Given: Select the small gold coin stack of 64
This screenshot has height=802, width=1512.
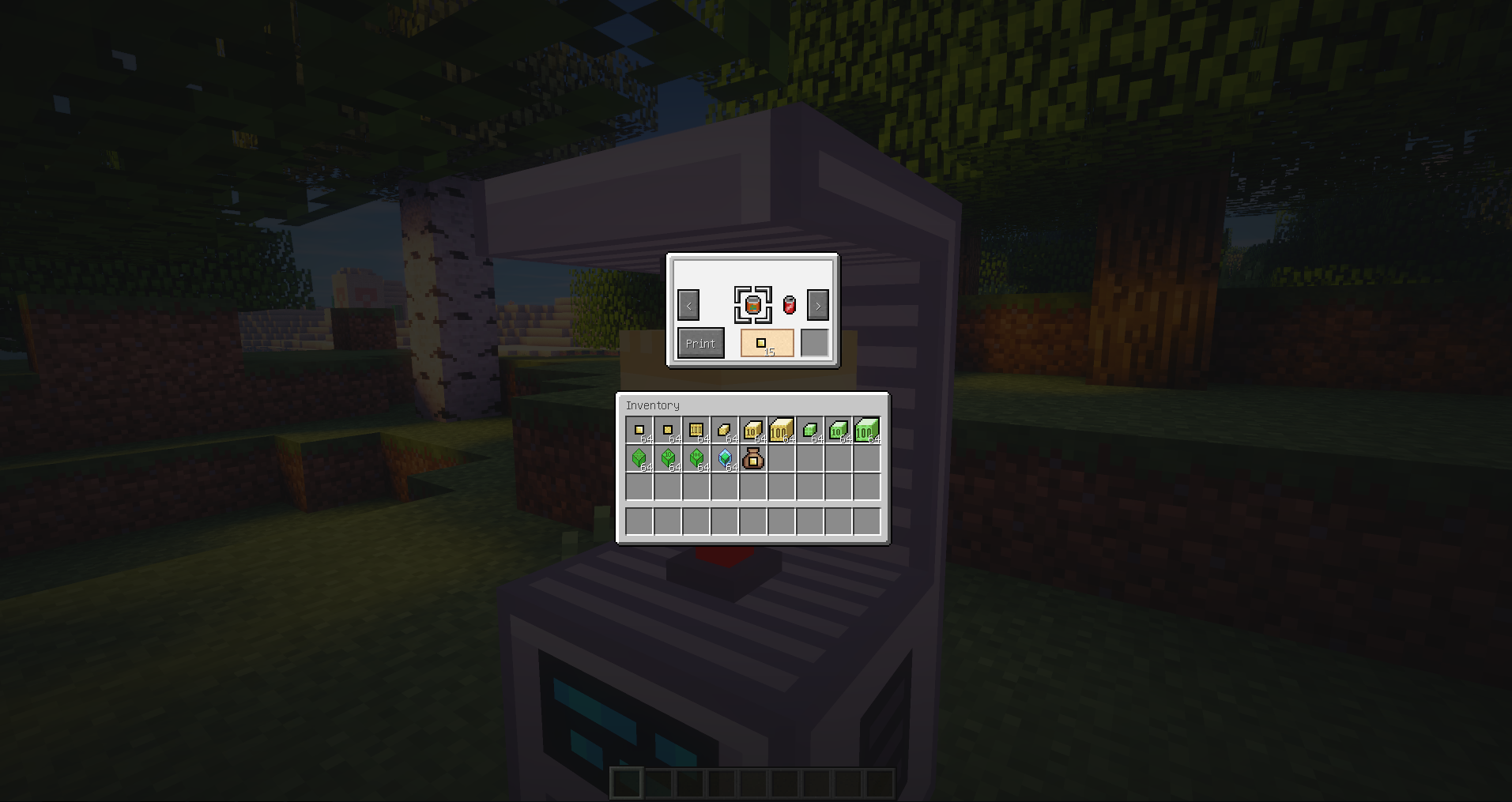Looking at the screenshot, I should (x=639, y=431).
